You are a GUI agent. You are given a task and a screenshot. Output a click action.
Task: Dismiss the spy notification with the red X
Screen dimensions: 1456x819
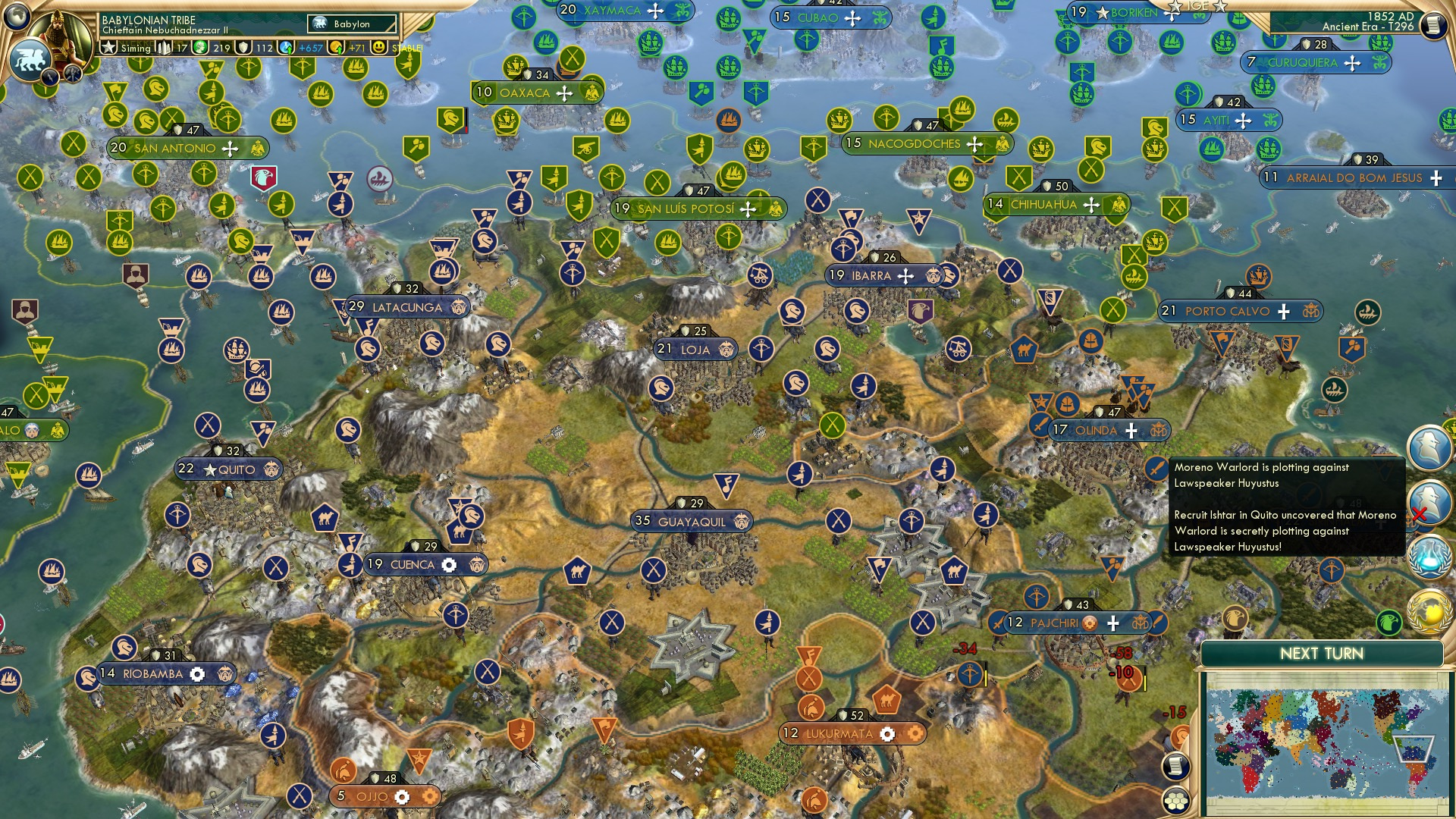(1420, 513)
